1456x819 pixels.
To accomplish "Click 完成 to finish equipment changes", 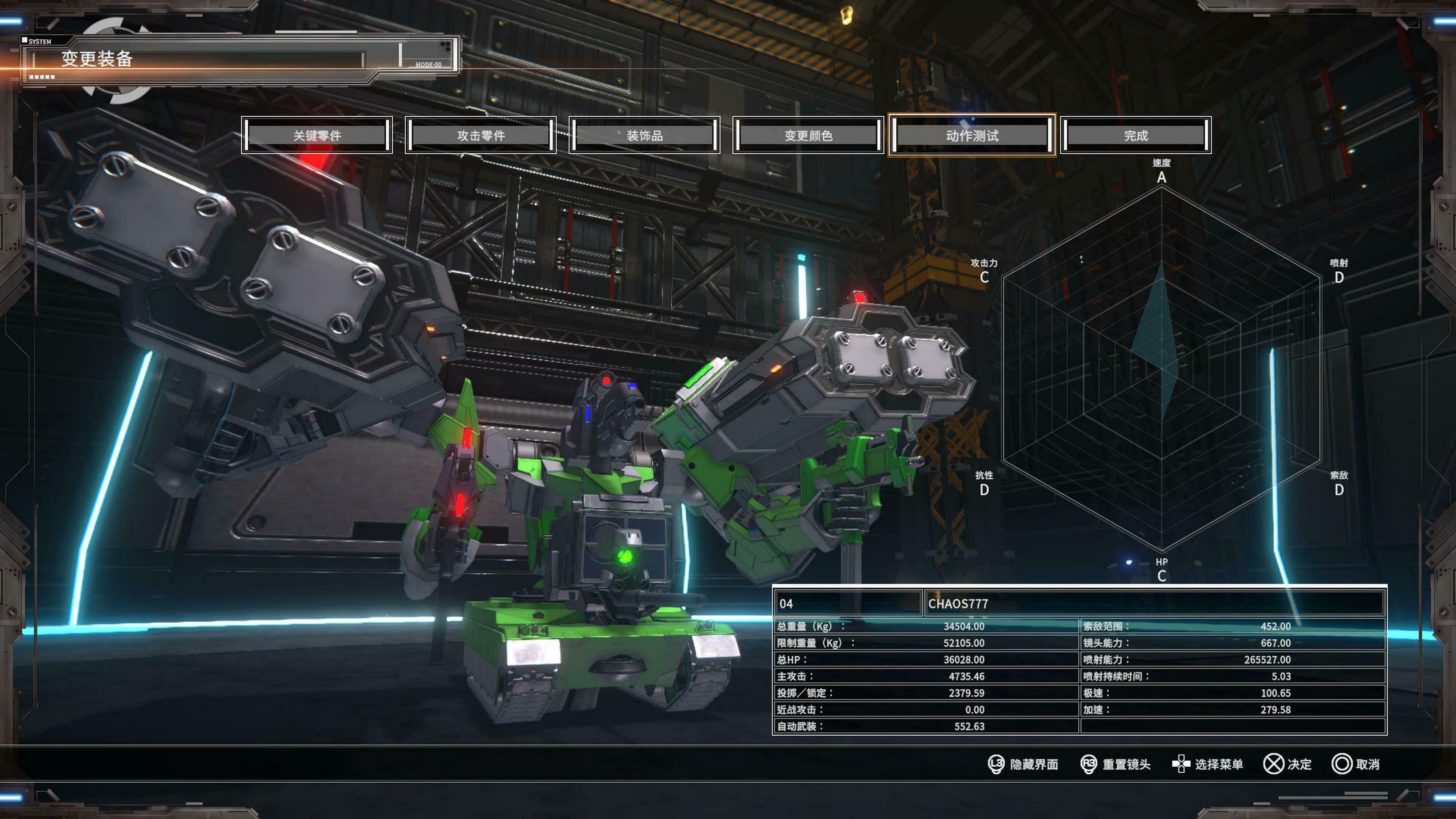I will (1136, 135).
